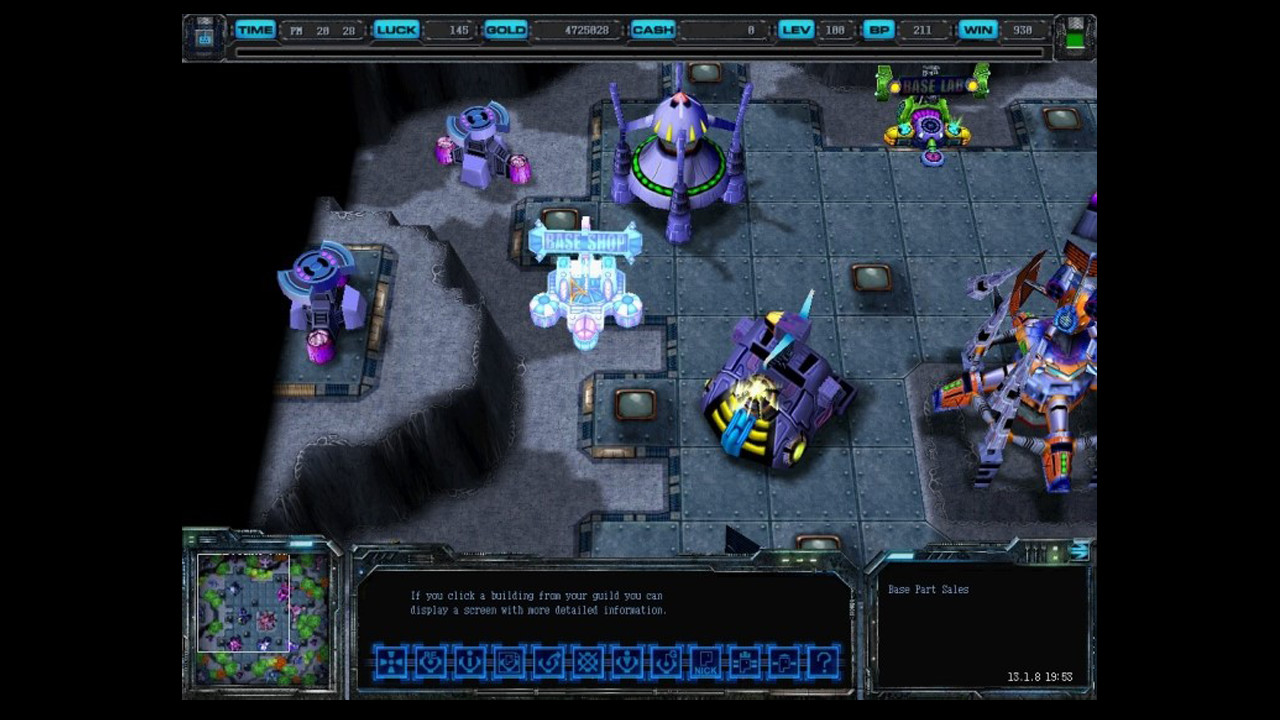The width and height of the screenshot is (1280, 720).
Task: Click the crossed-X grid icon on the toolbar
Action: [x=587, y=662]
